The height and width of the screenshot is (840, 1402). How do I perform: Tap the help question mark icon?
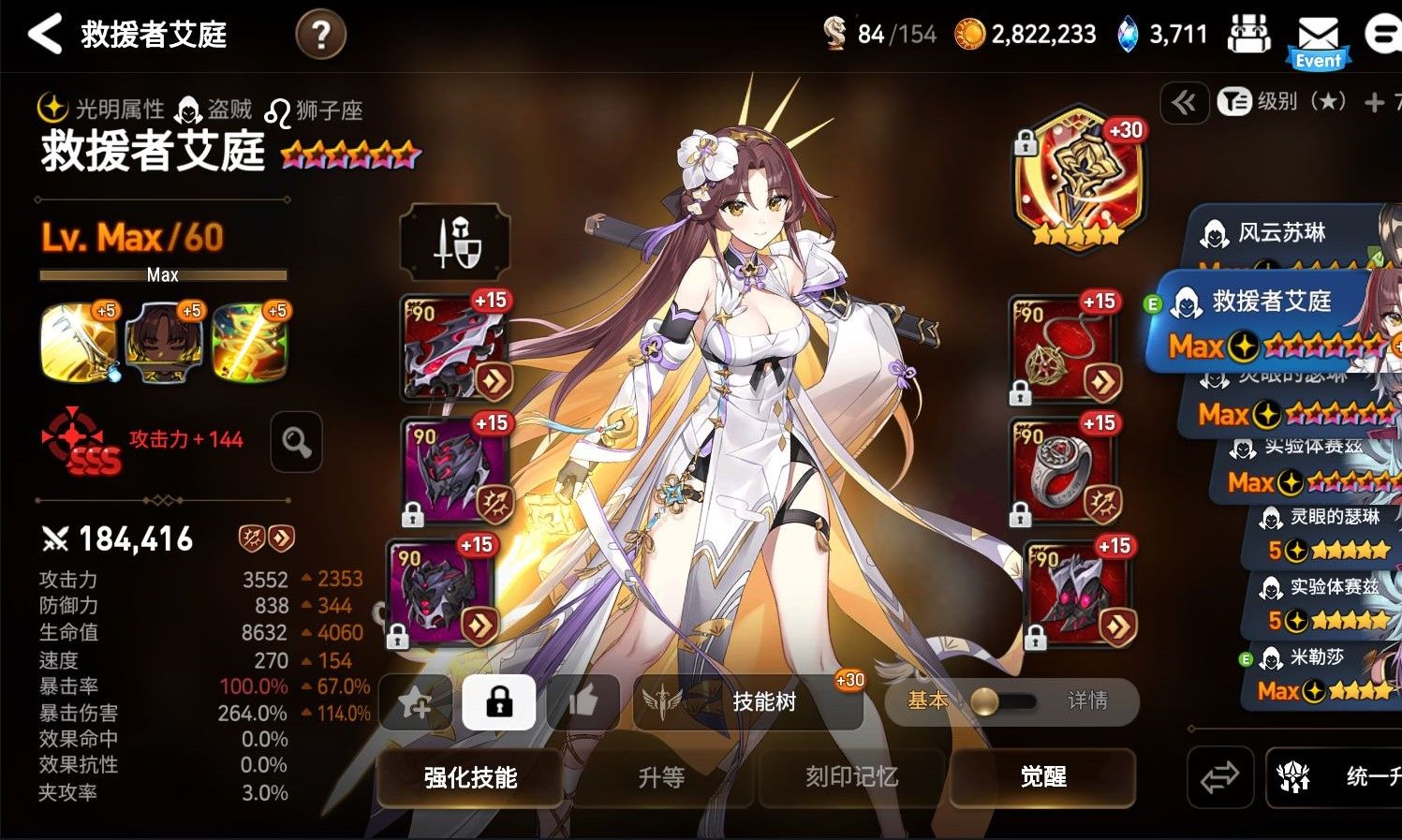(320, 33)
